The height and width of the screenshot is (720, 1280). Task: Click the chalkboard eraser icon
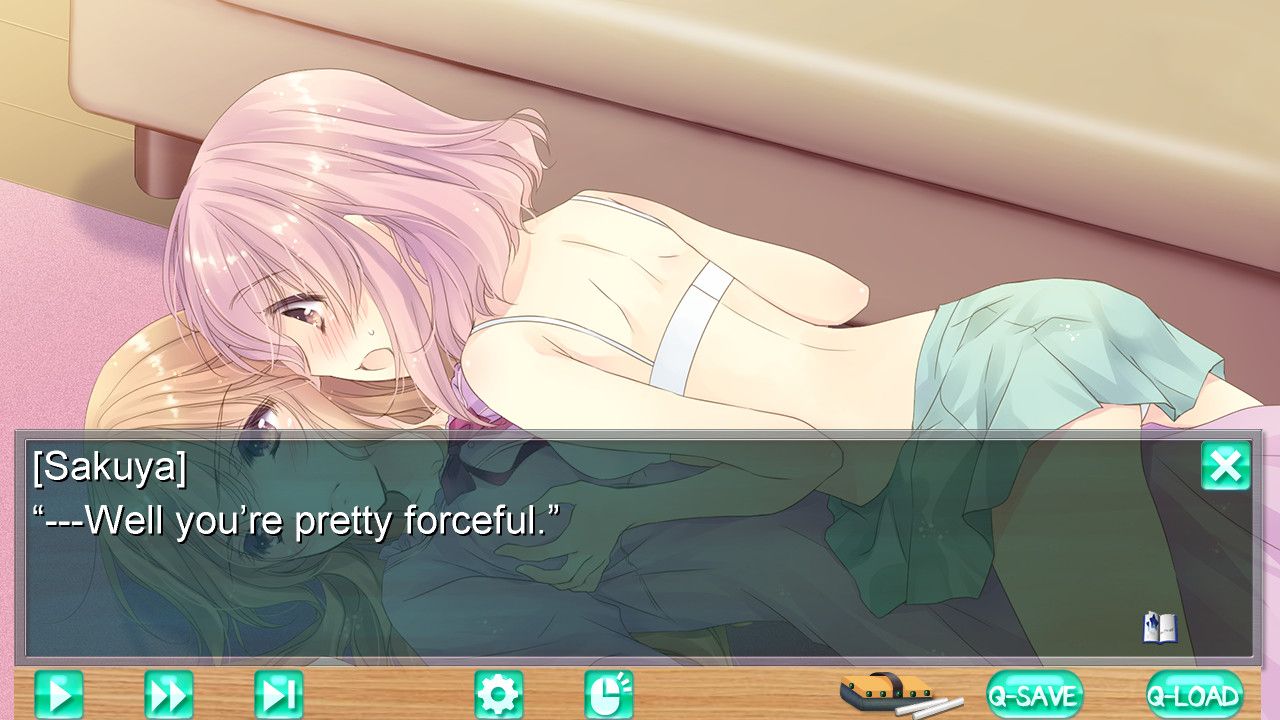pos(888,692)
